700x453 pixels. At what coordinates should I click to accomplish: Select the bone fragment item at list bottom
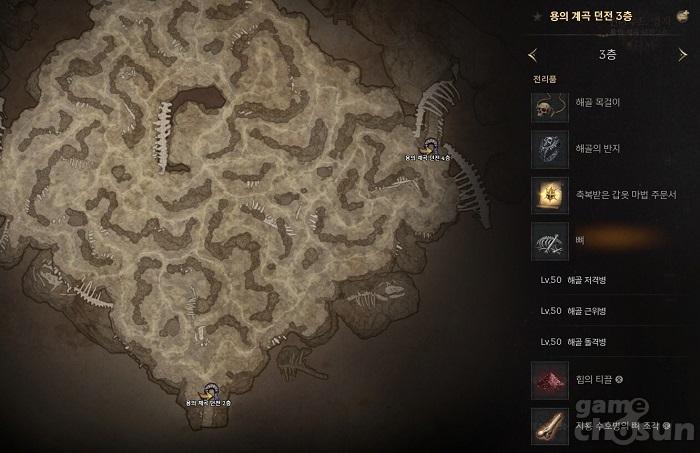(x=551, y=423)
